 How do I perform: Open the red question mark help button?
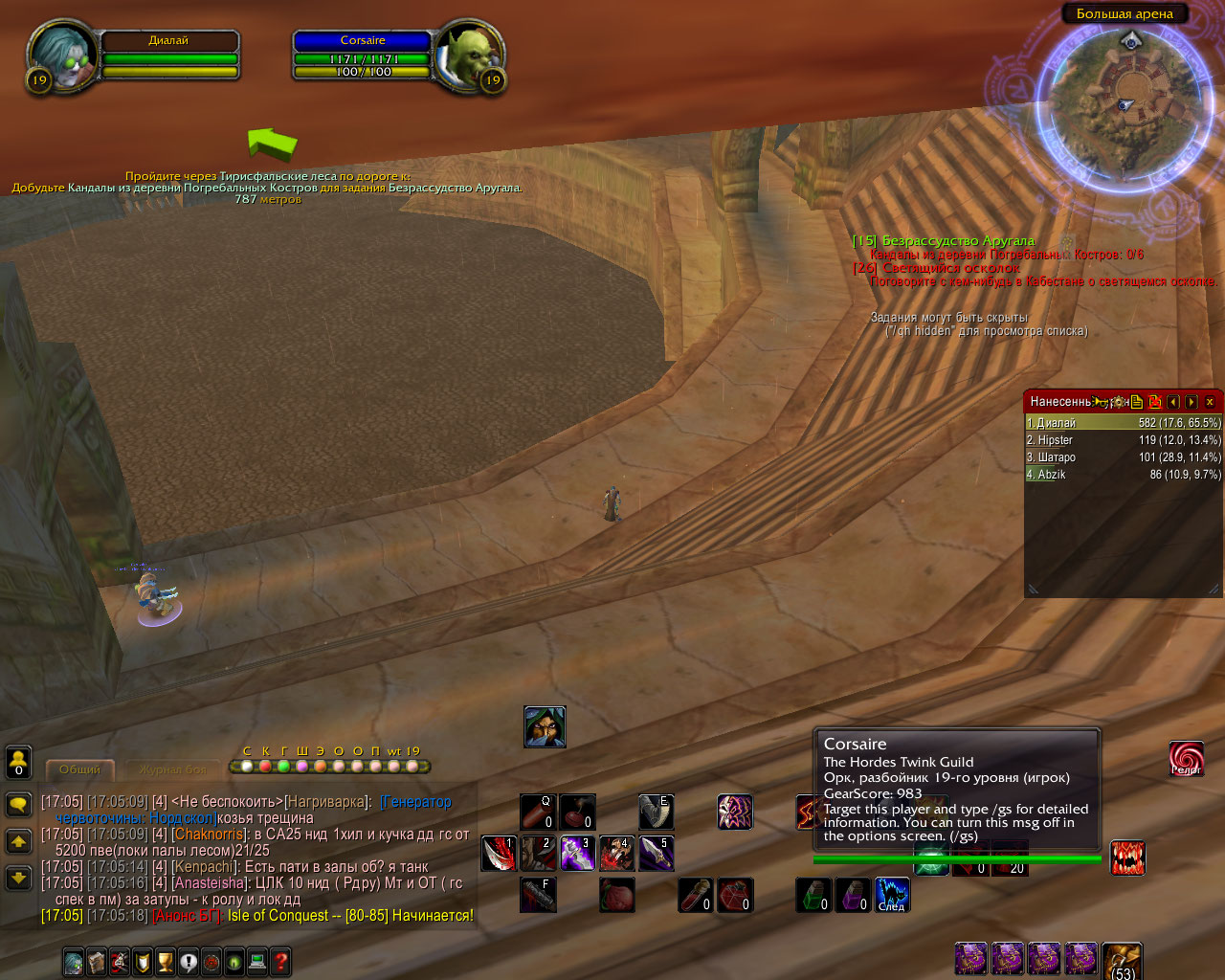click(280, 962)
